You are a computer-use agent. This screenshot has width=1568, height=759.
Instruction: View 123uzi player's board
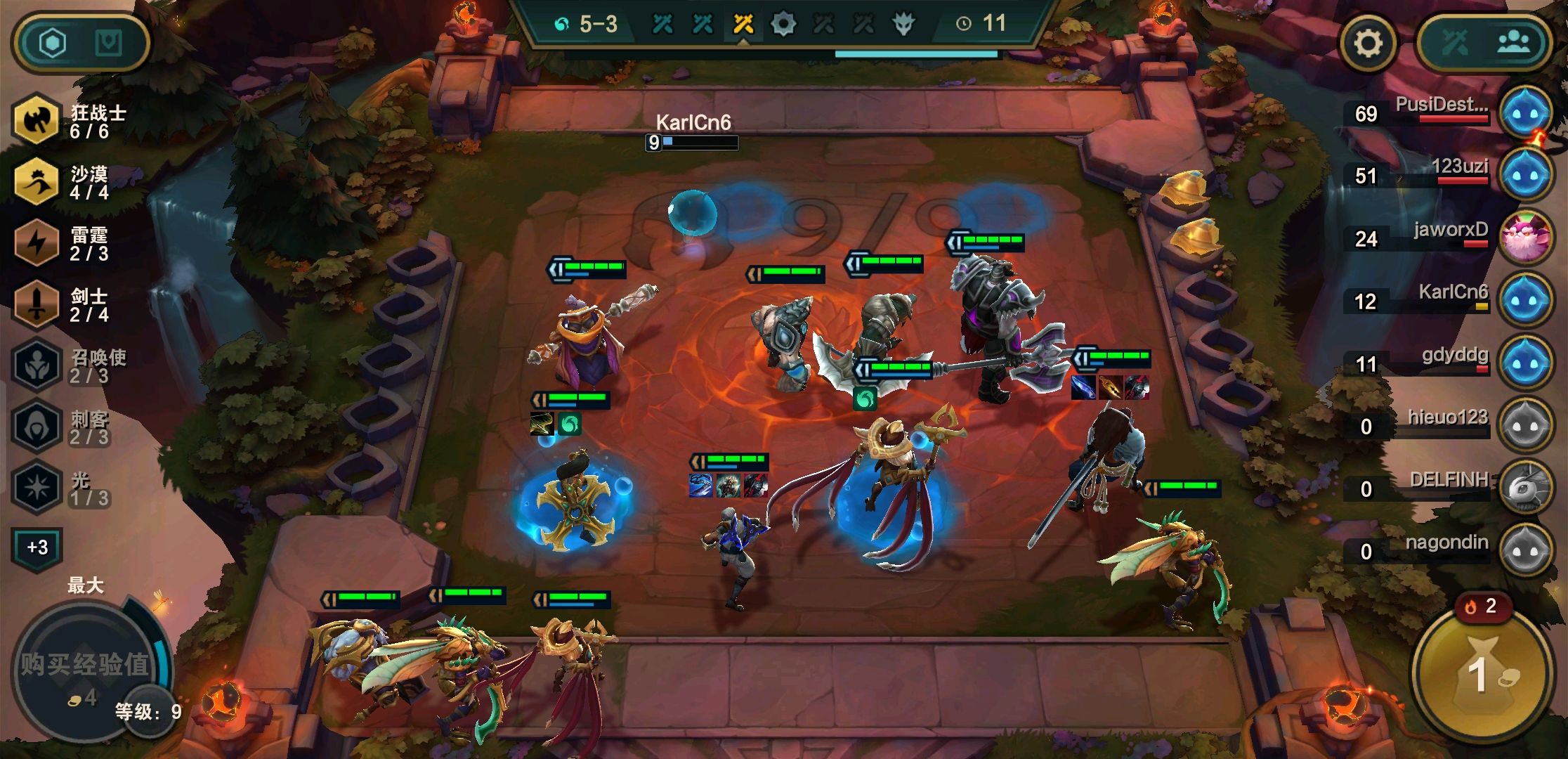point(1524,176)
